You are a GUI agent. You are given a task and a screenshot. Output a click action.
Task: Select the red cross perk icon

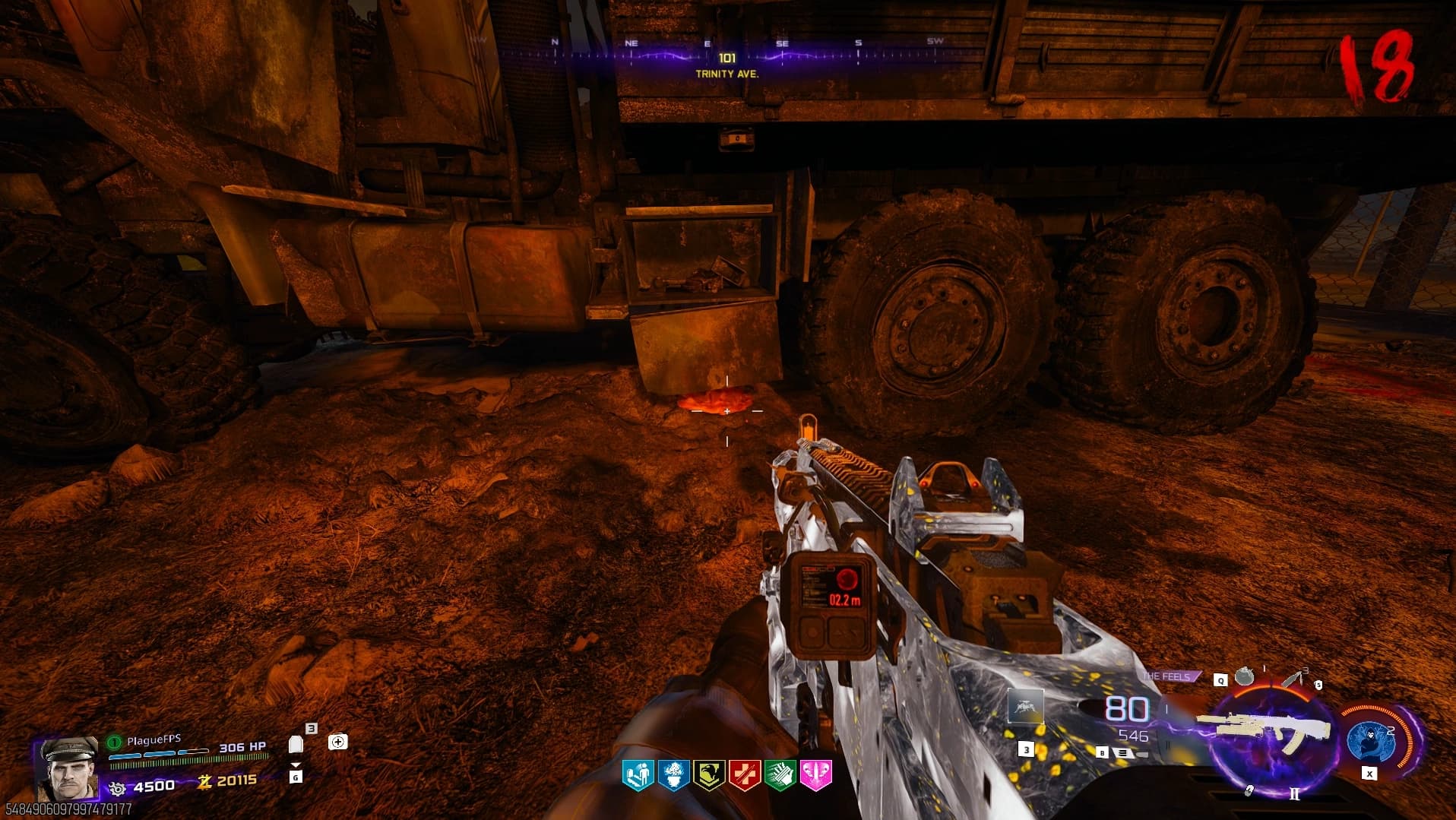pos(745,776)
